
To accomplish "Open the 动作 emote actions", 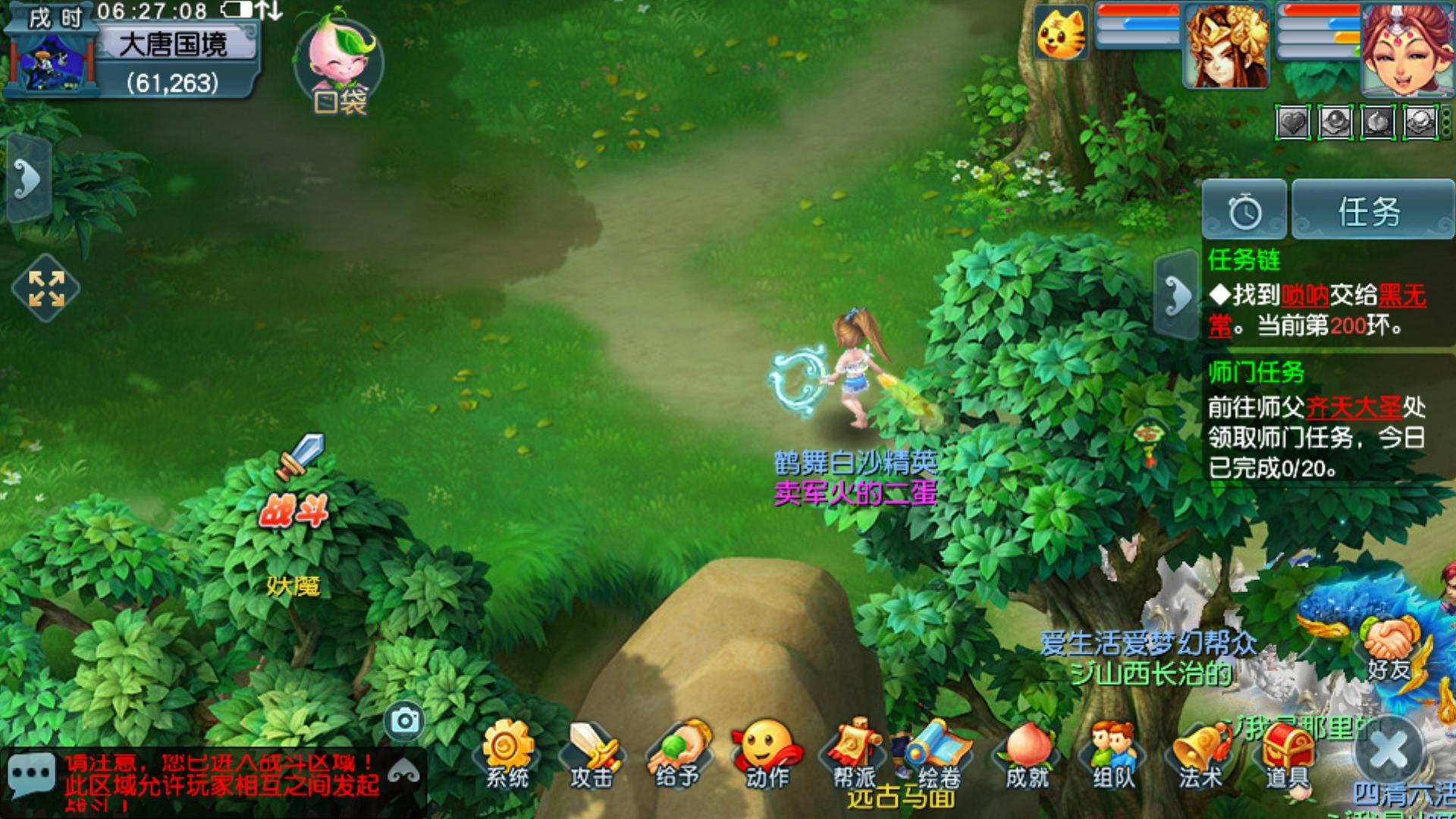I will [x=767, y=755].
